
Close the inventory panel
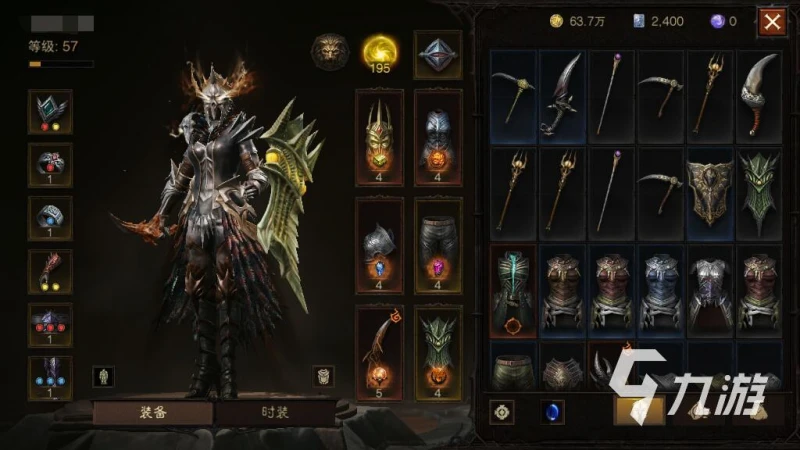coord(772,21)
